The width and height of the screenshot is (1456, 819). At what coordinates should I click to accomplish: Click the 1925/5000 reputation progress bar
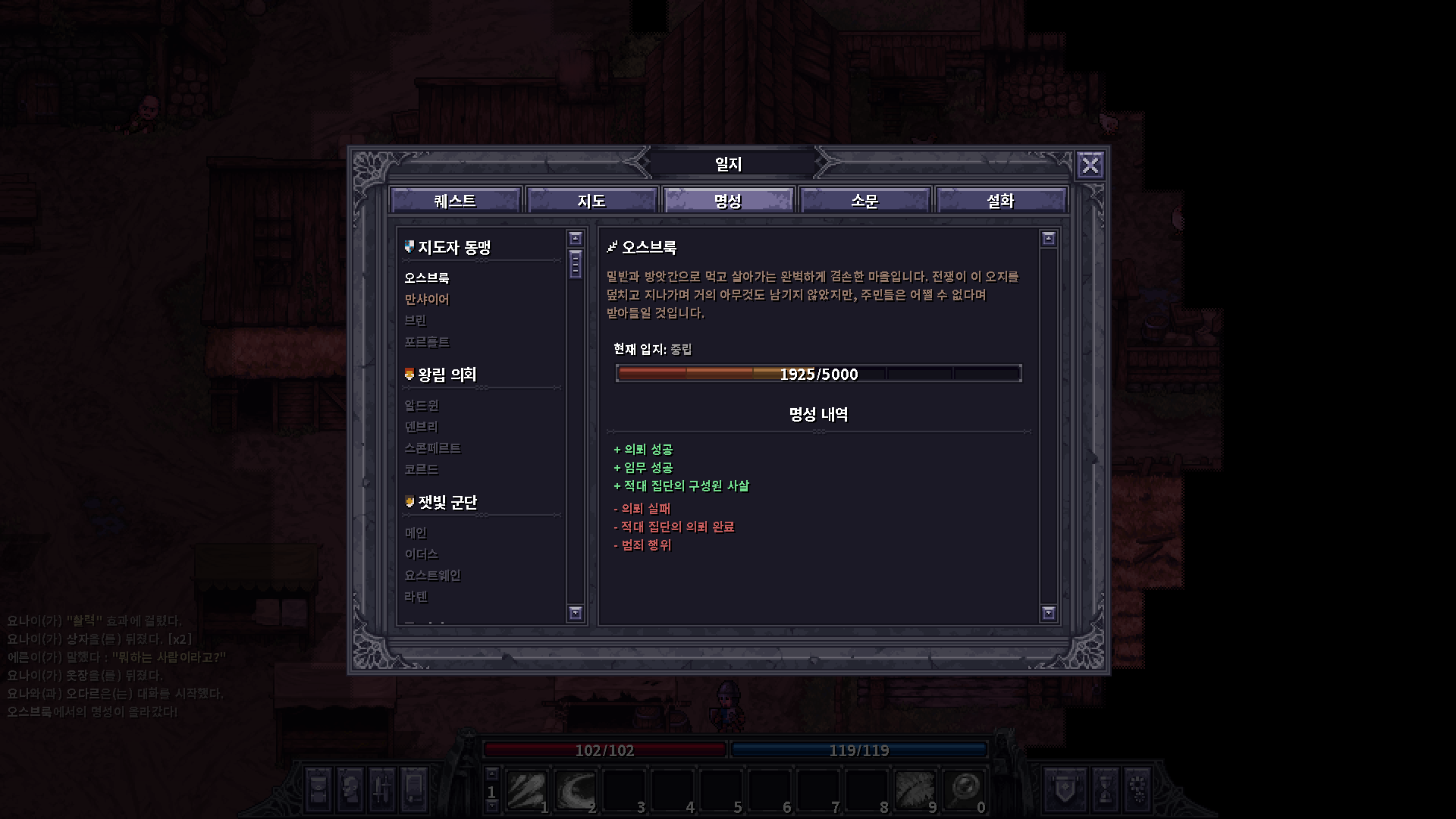pos(819,373)
